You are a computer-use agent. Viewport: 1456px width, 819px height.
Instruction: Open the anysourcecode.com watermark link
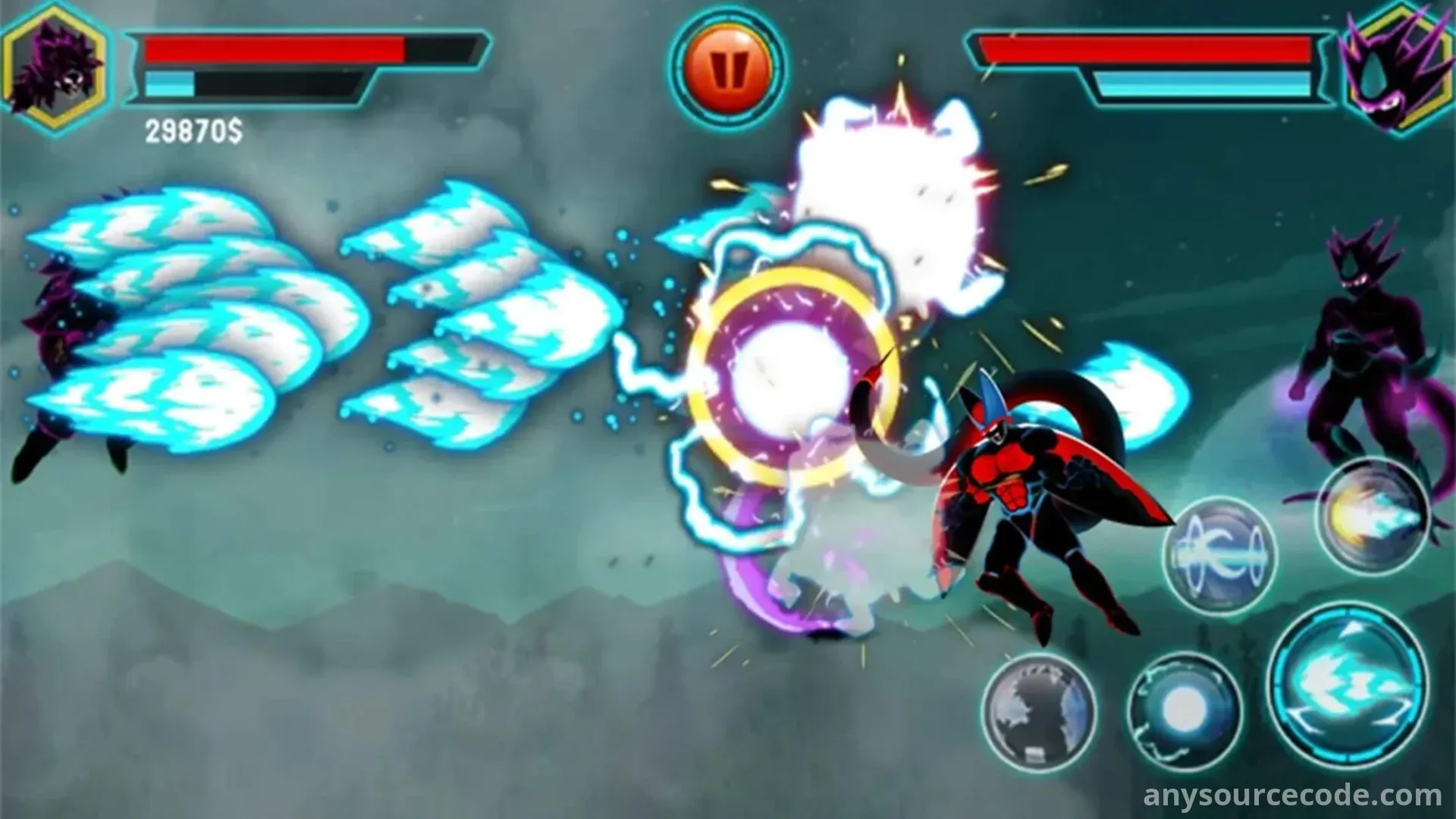[1292, 795]
